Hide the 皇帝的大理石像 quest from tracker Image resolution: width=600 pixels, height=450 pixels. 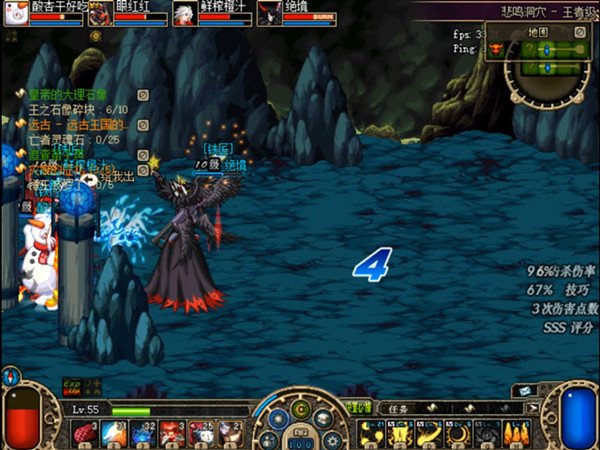[x=143, y=95]
